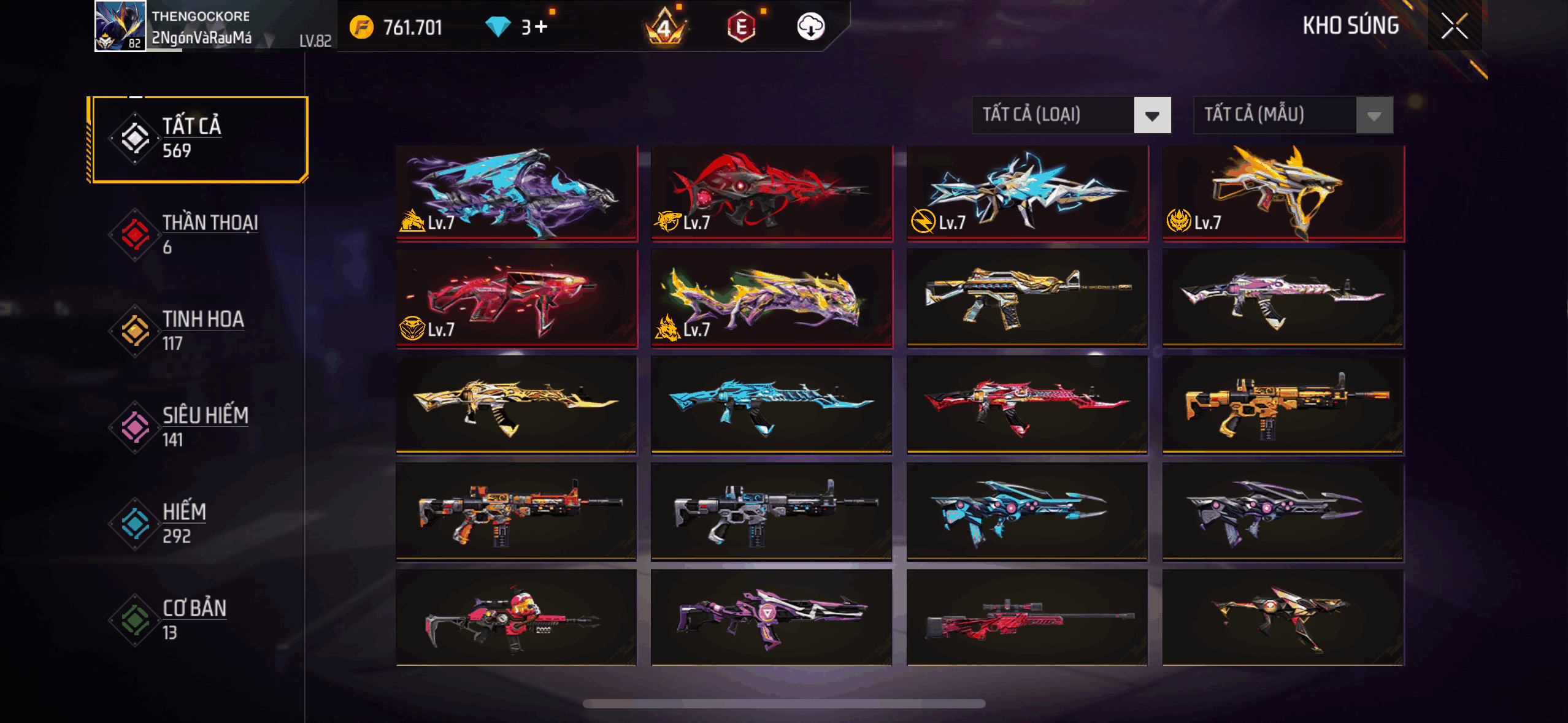This screenshot has width=1568, height=723.
Task: Tap the red E badge icon
Action: pos(741,27)
